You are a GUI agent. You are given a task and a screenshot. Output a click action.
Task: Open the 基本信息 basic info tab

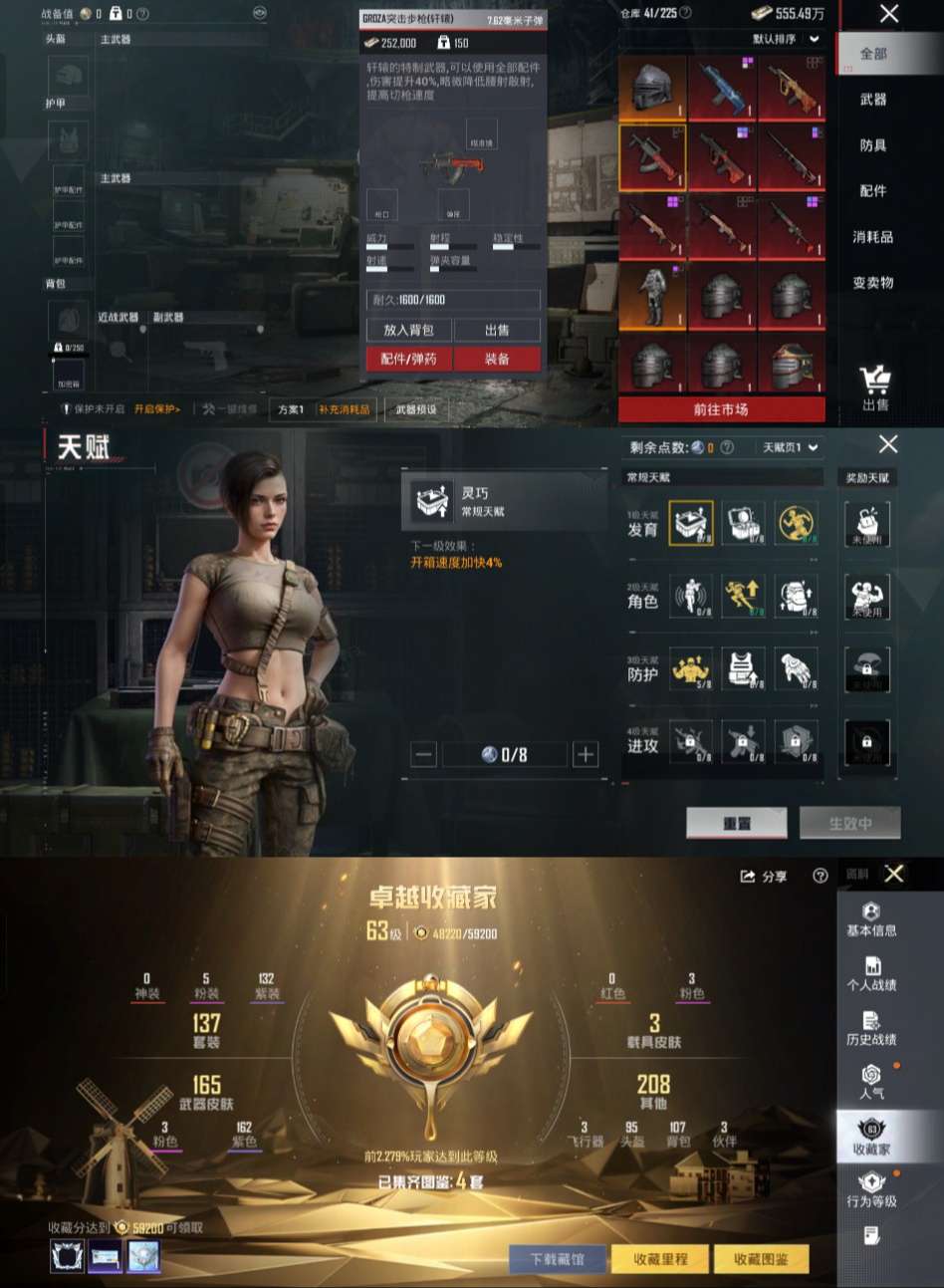tap(871, 919)
